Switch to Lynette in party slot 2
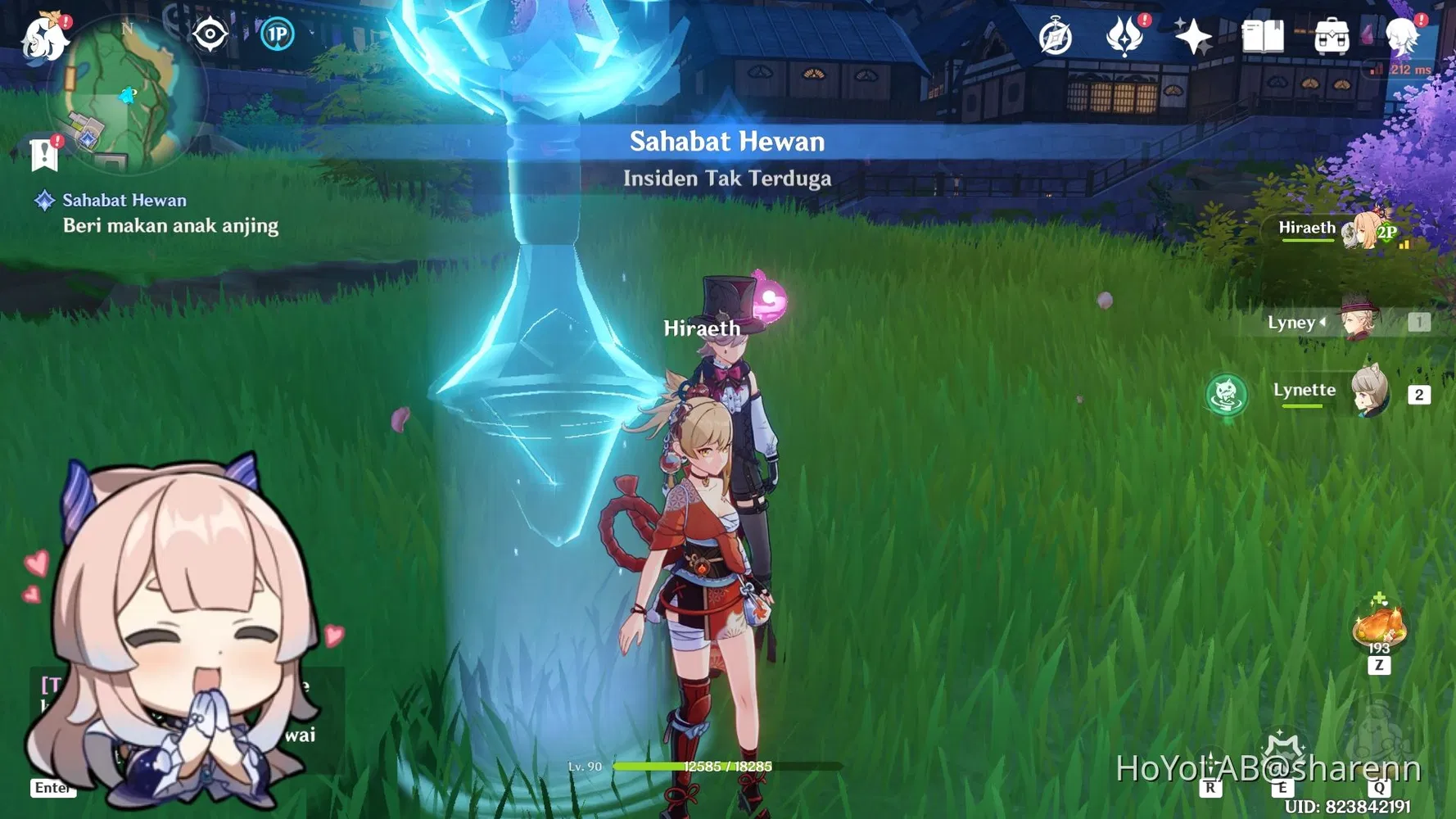This screenshot has width=1456, height=819. (x=1369, y=393)
